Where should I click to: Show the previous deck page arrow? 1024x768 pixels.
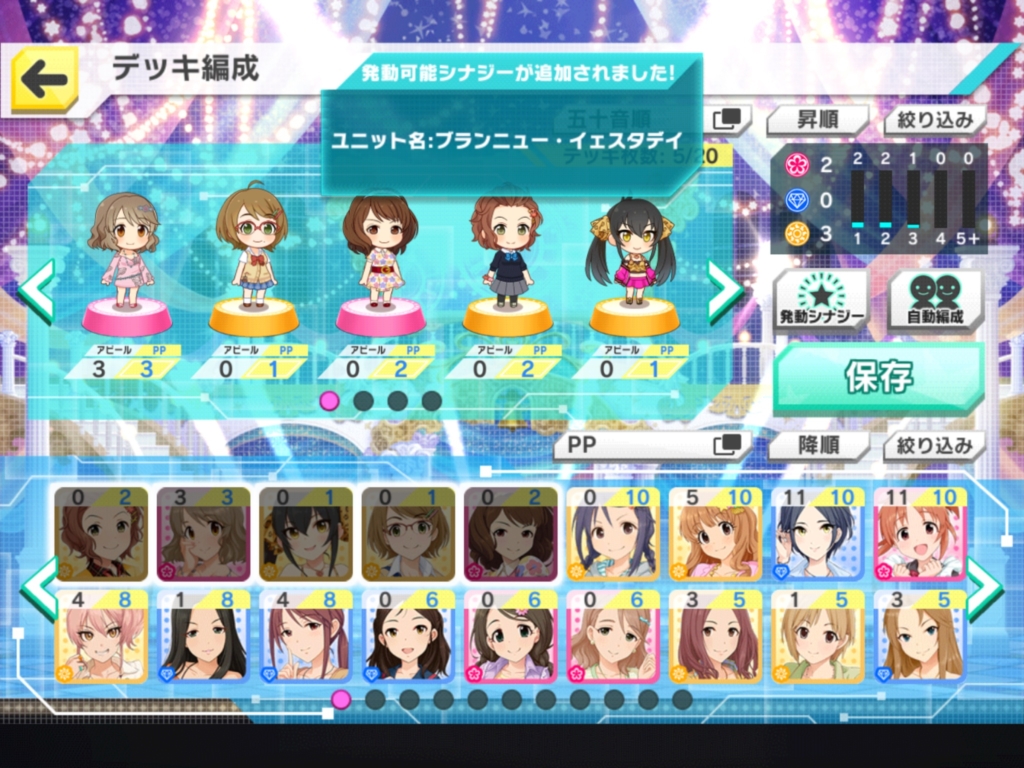coord(37,290)
